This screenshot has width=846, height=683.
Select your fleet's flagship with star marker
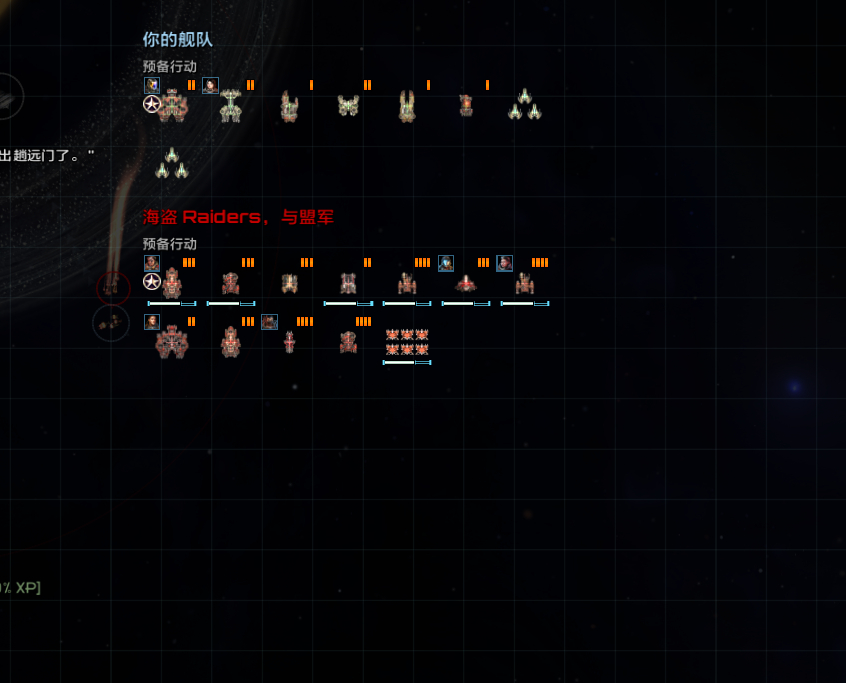[172, 105]
